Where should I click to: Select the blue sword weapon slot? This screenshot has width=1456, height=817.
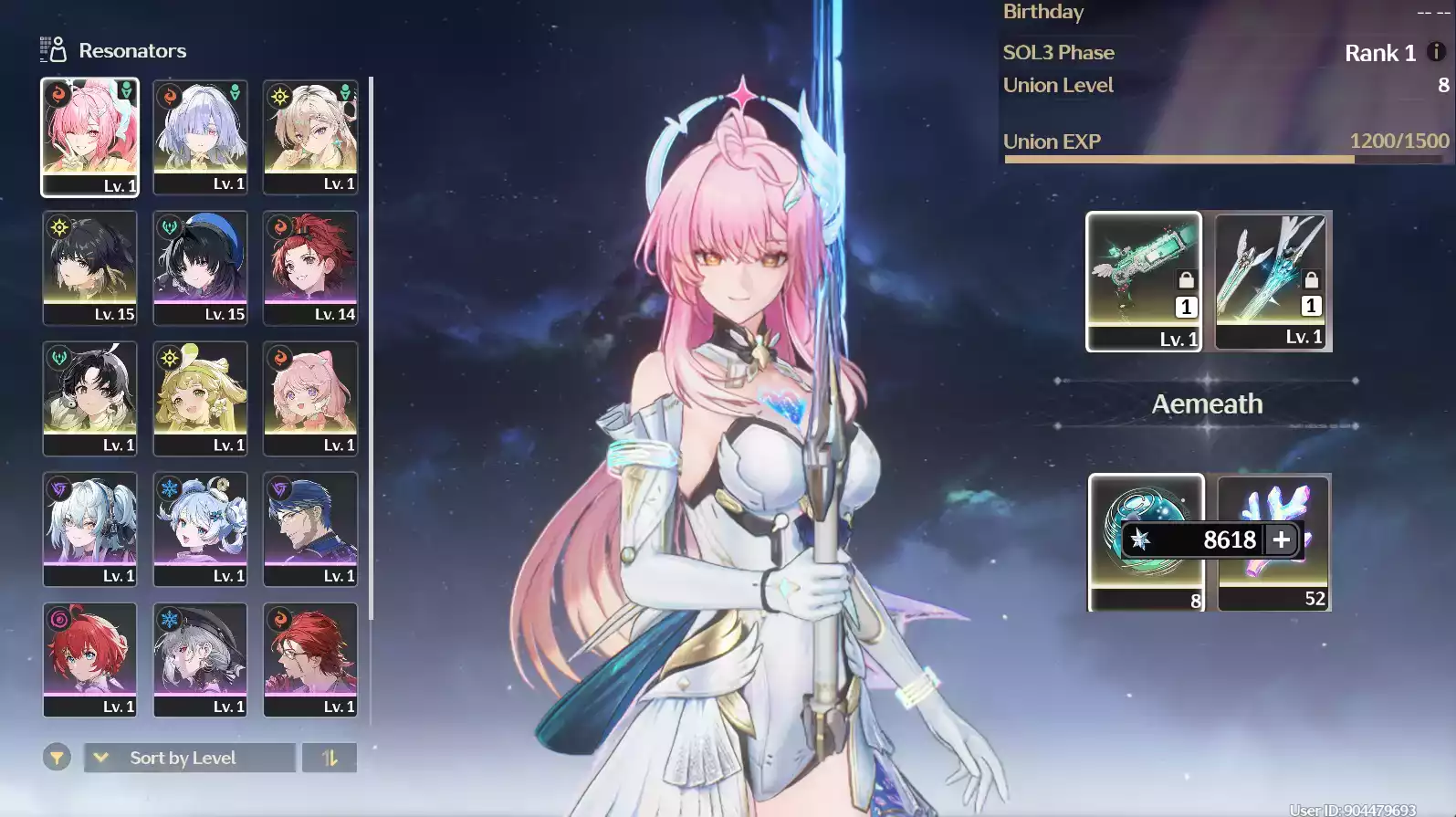(x=1272, y=280)
